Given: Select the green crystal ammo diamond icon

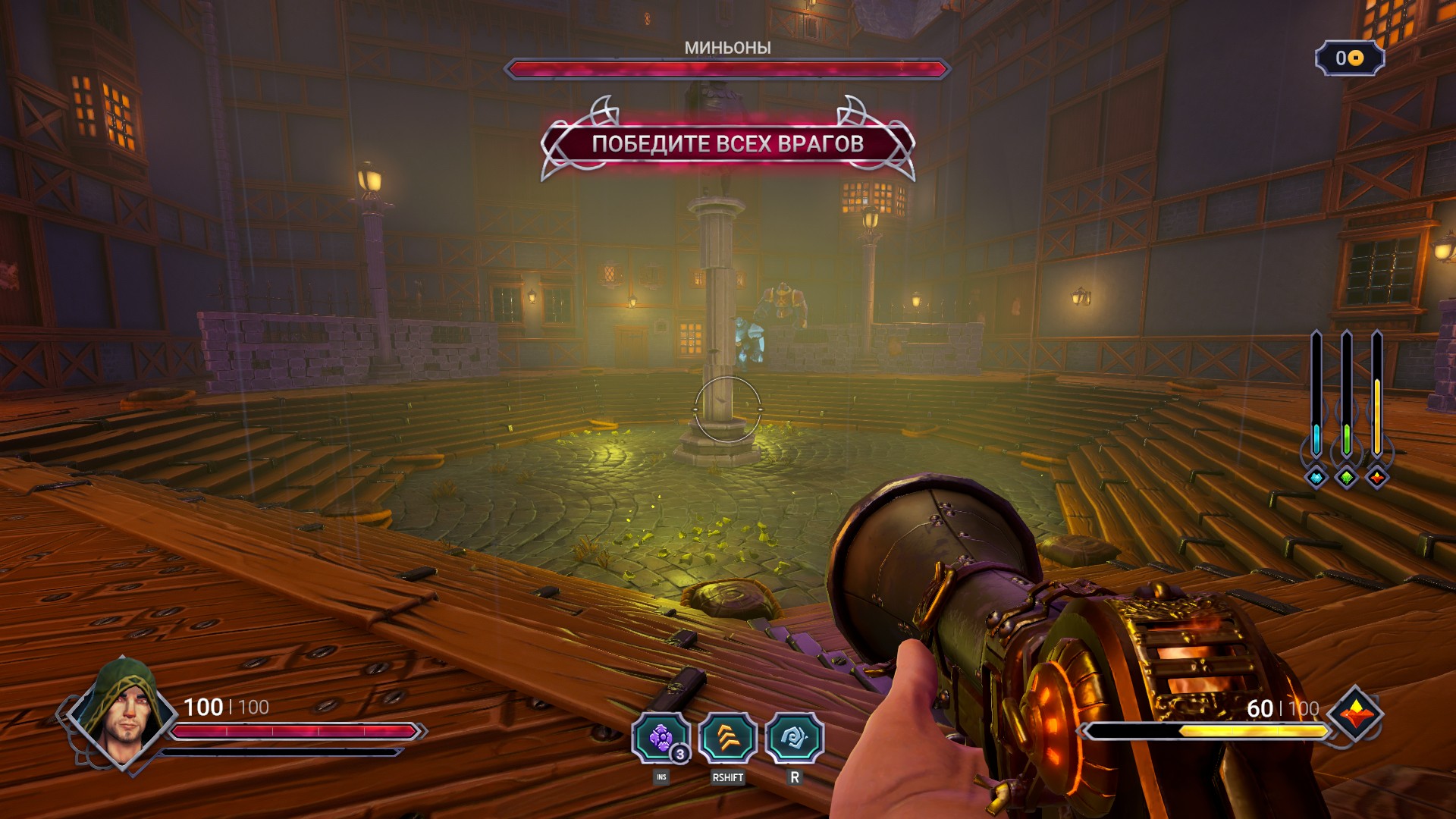Looking at the screenshot, I should [1347, 478].
